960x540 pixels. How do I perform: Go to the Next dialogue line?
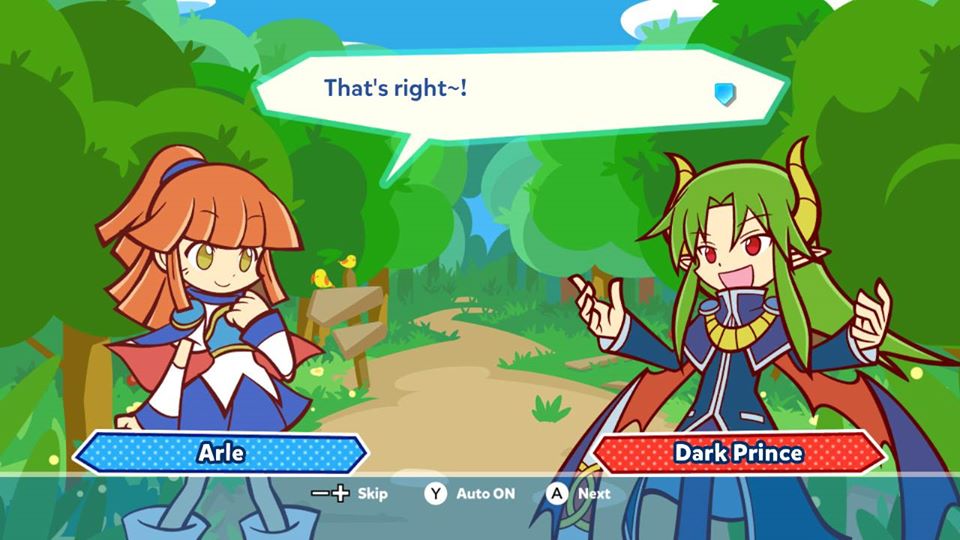pos(593,493)
